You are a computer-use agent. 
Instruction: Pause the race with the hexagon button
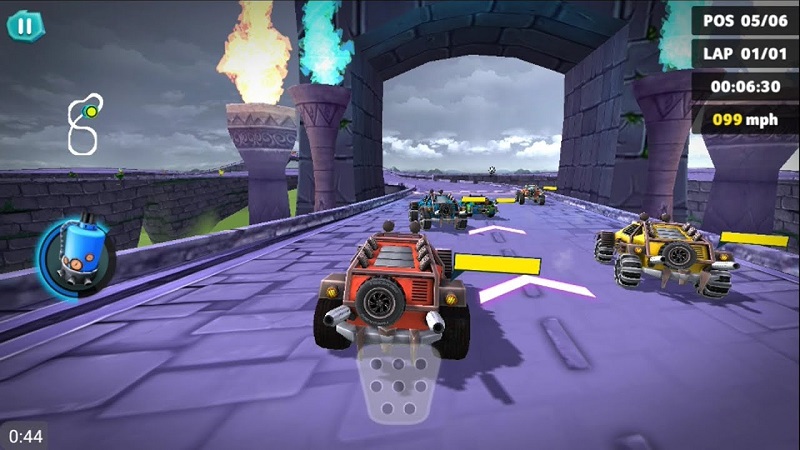pyautogui.click(x=25, y=25)
